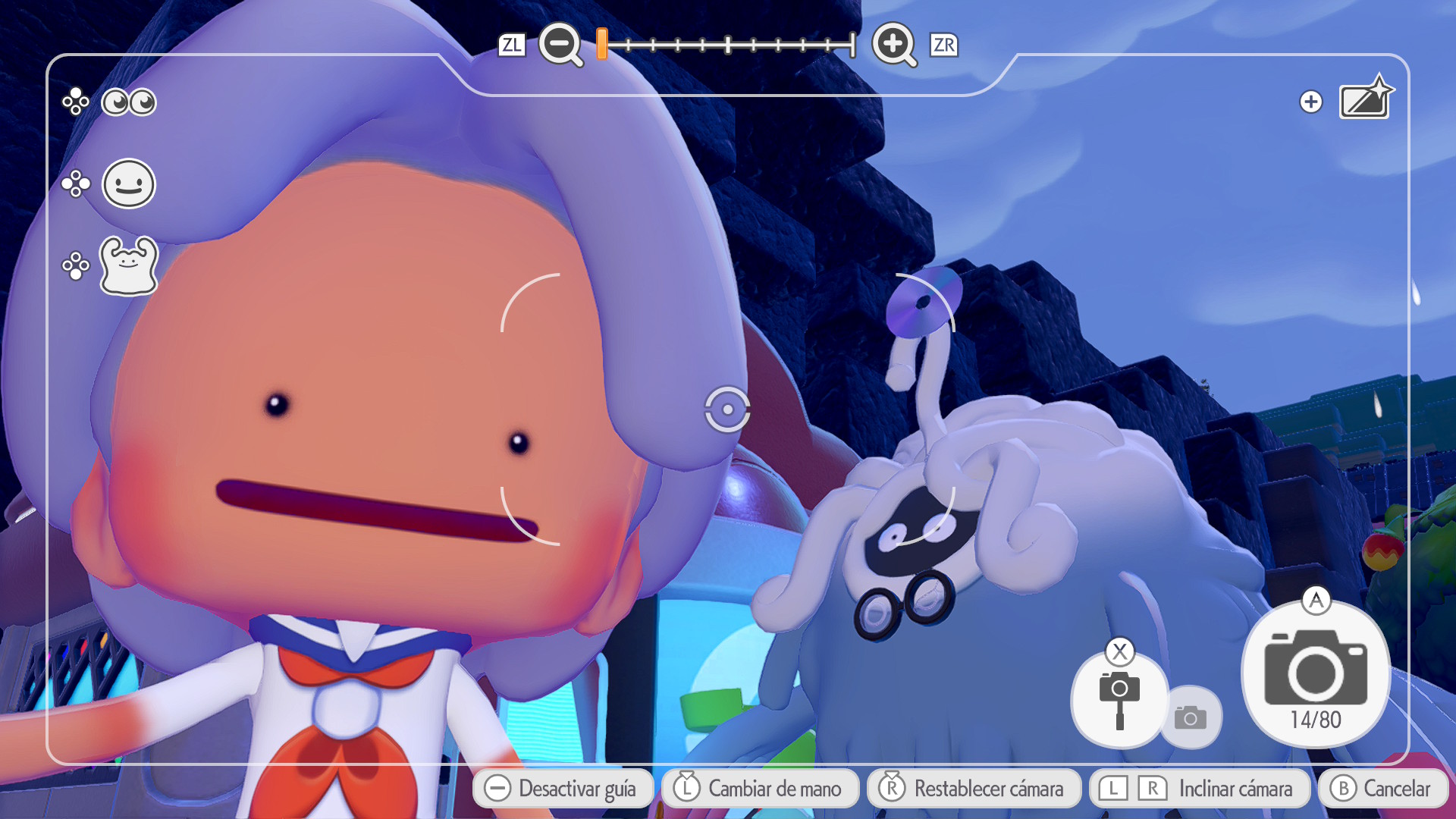This screenshot has height=819, width=1456.
Task: Click the zoom-in magnifier icon
Action: [x=895, y=45]
